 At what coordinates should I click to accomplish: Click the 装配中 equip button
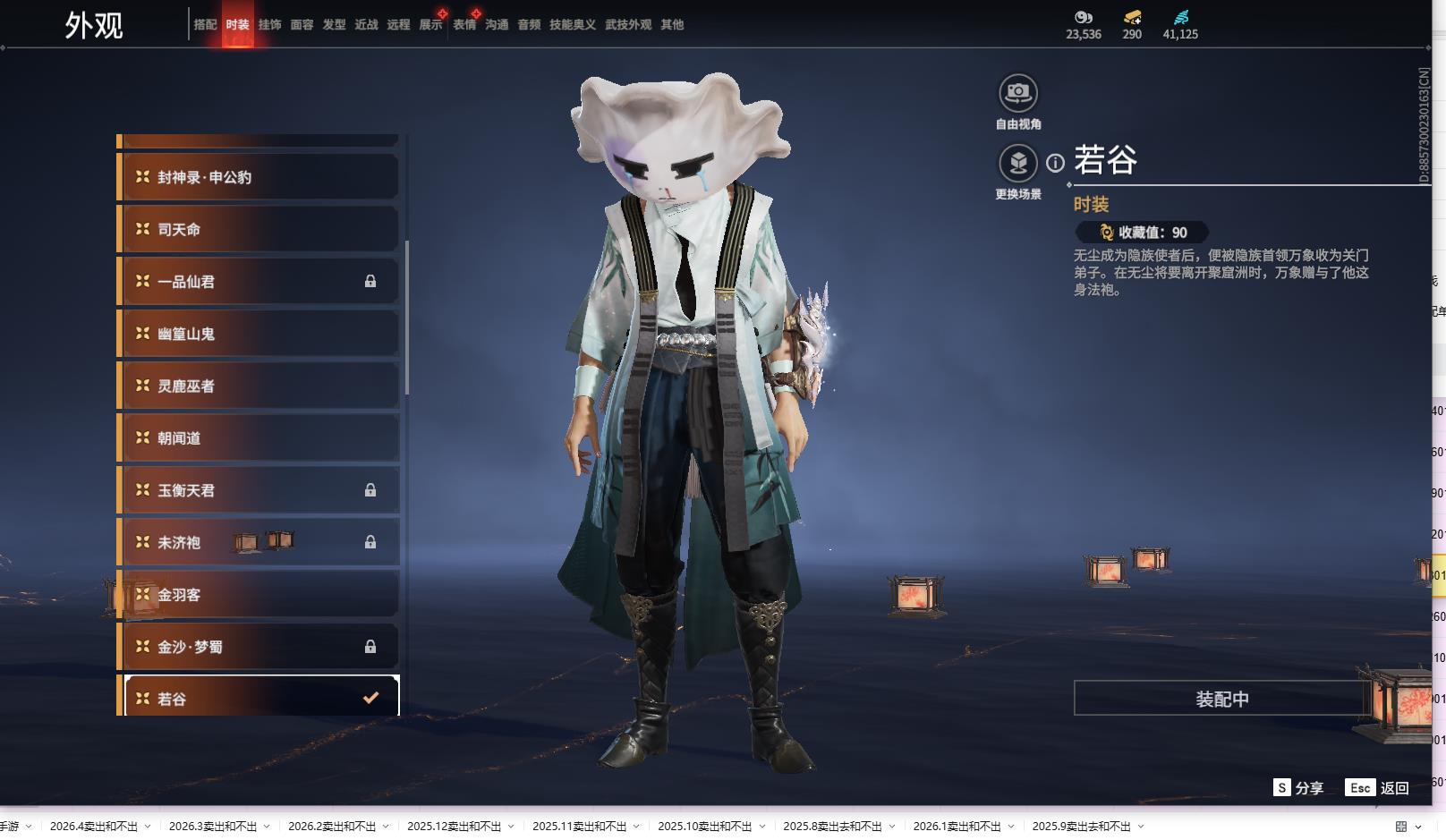(x=1221, y=699)
